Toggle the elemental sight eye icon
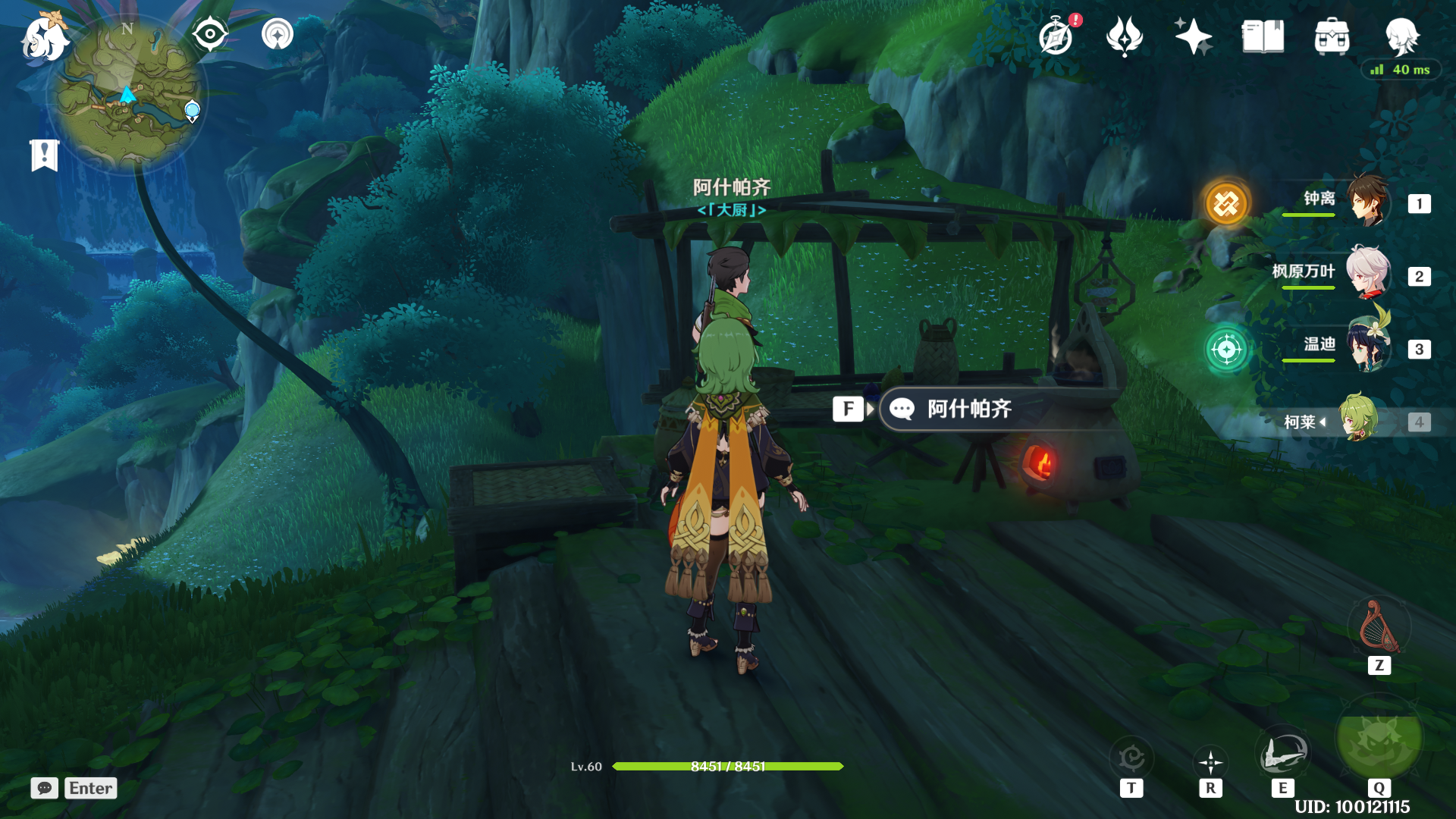 tap(209, 34)
